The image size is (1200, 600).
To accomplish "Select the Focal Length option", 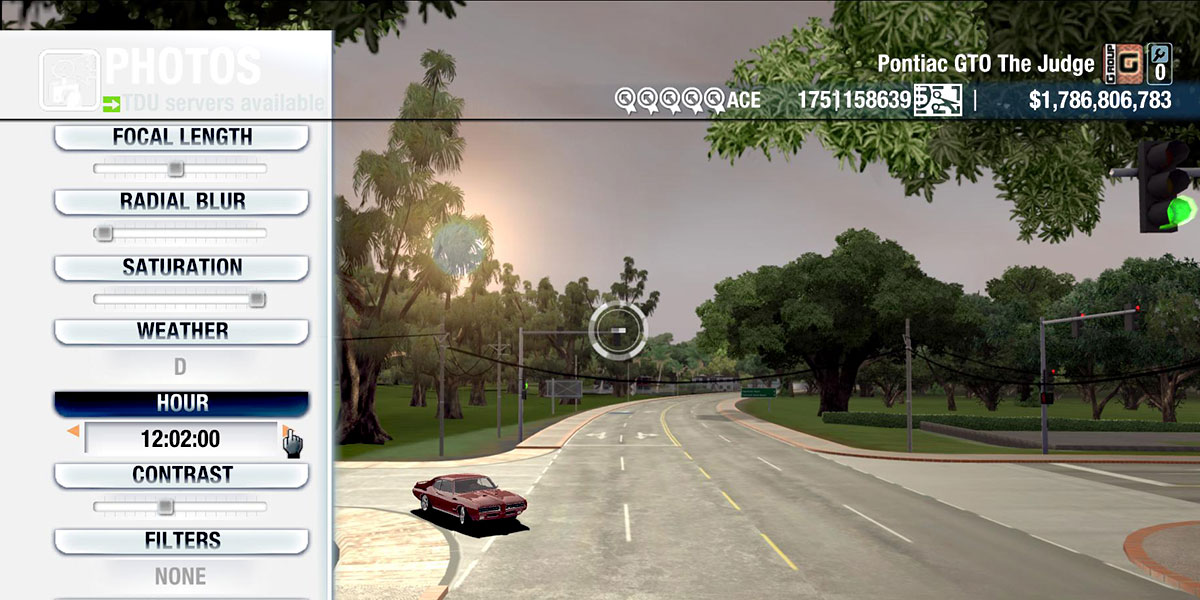I will 181,137.
